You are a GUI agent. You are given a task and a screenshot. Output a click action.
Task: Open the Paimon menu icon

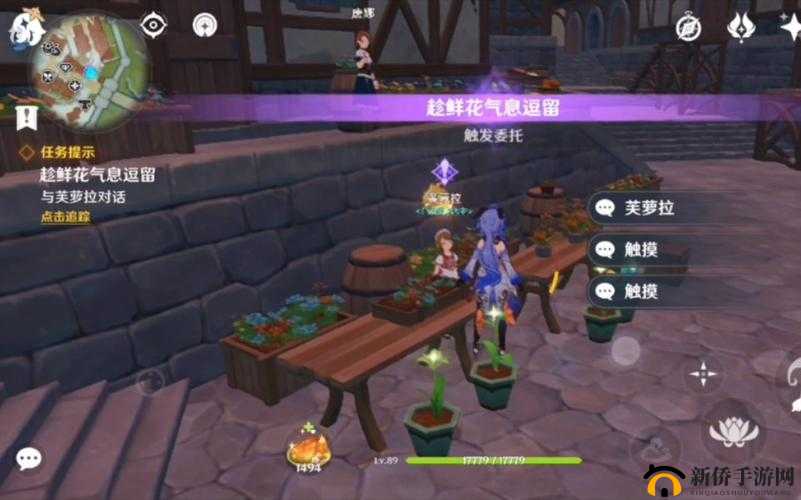coord(21,30)
